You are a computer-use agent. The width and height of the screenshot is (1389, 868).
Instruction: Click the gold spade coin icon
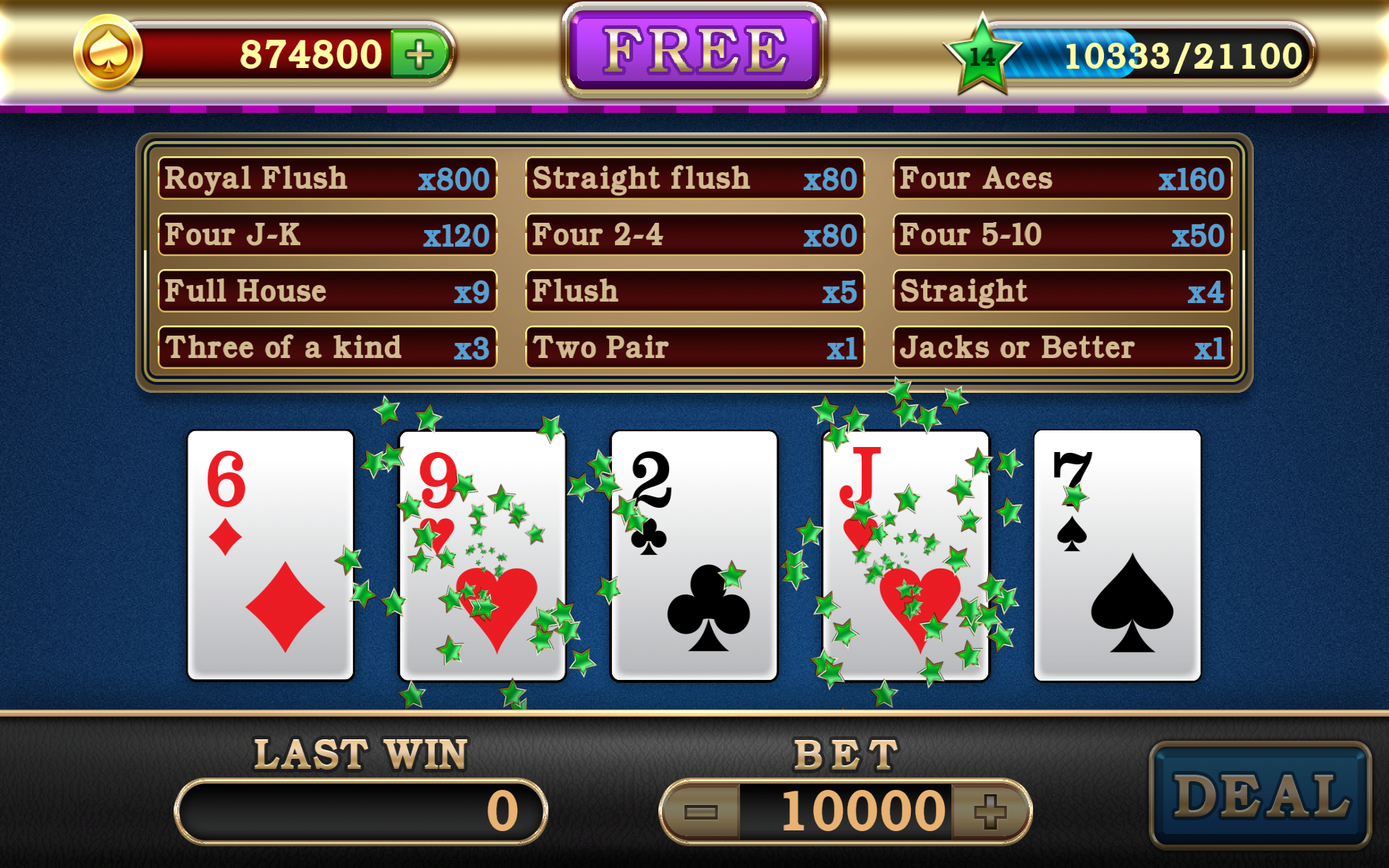click(x=108, y=53)
